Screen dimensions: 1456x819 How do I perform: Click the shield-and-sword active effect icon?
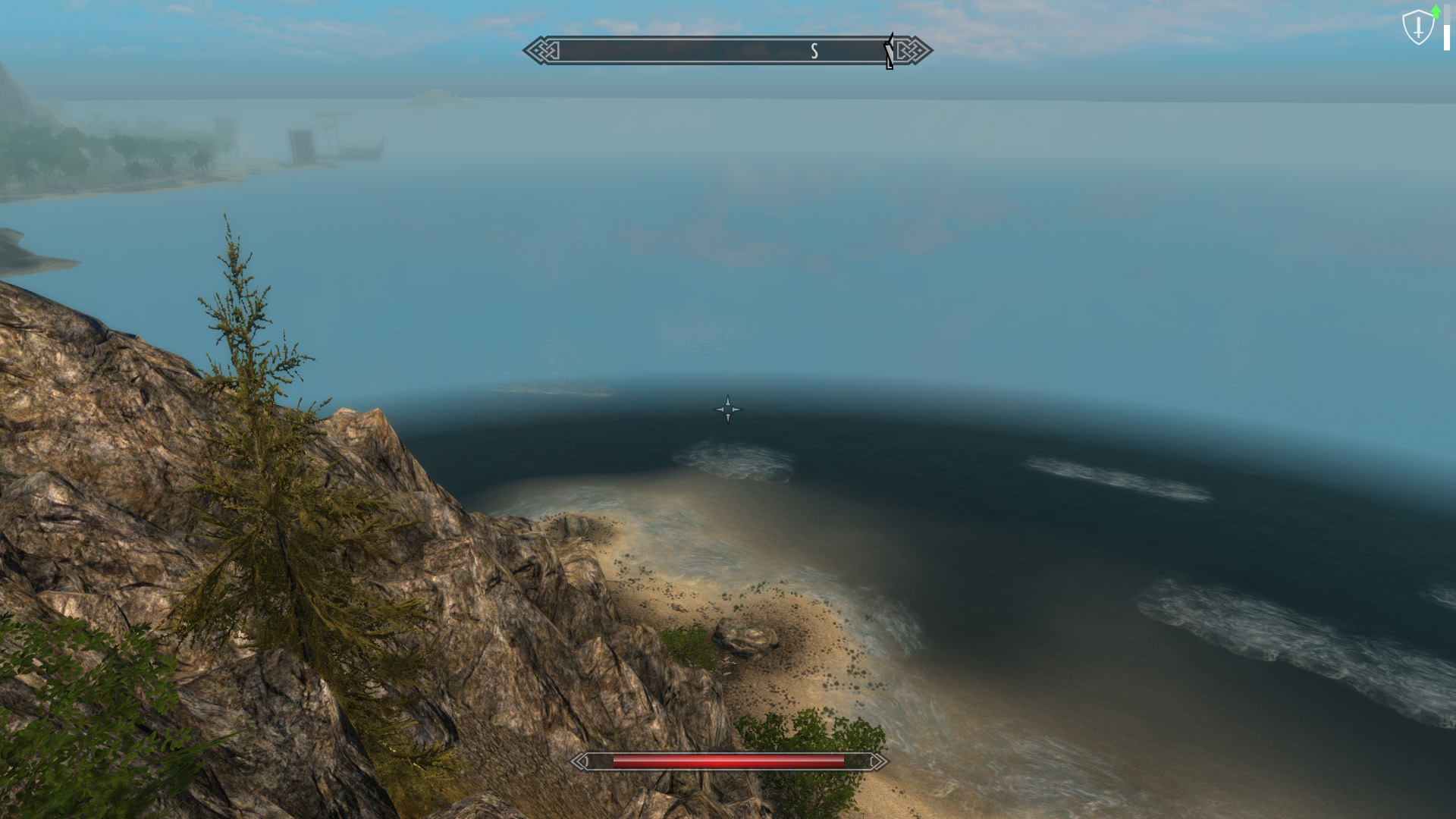pos(1418,27)
